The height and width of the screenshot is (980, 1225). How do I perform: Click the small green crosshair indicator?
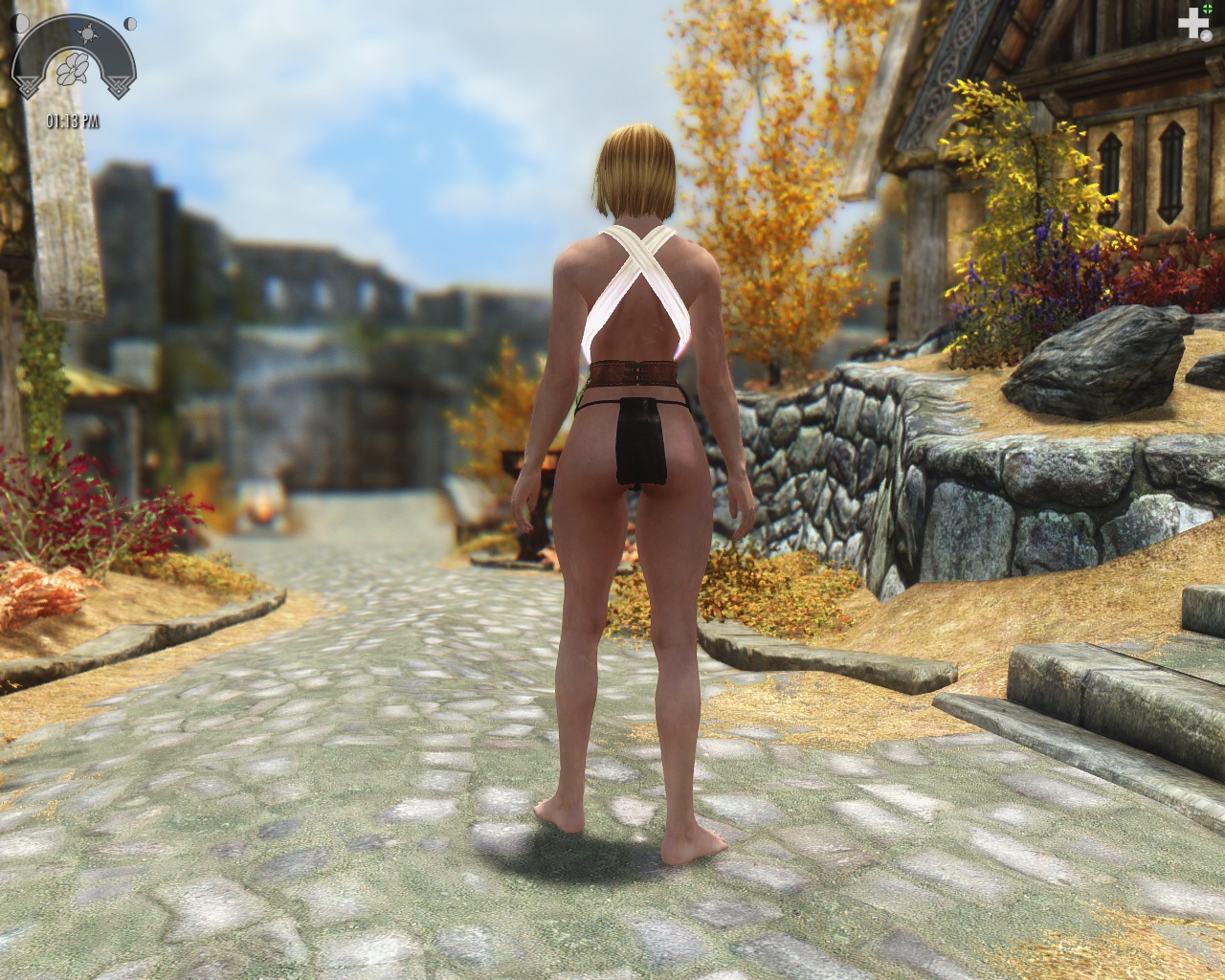(x=1209, y=11)
